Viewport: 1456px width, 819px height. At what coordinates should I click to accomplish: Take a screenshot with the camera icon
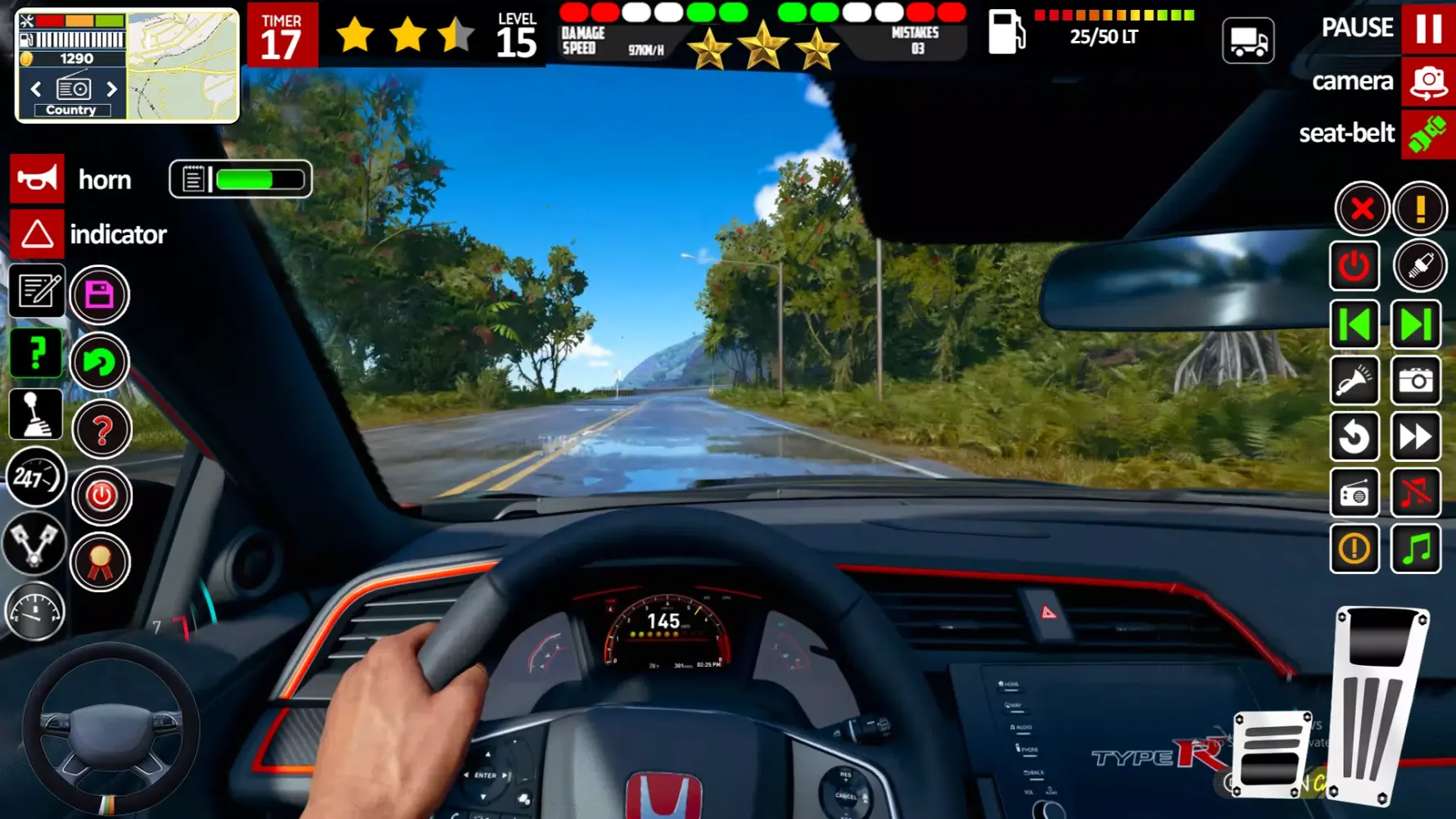coord(1416,381)
